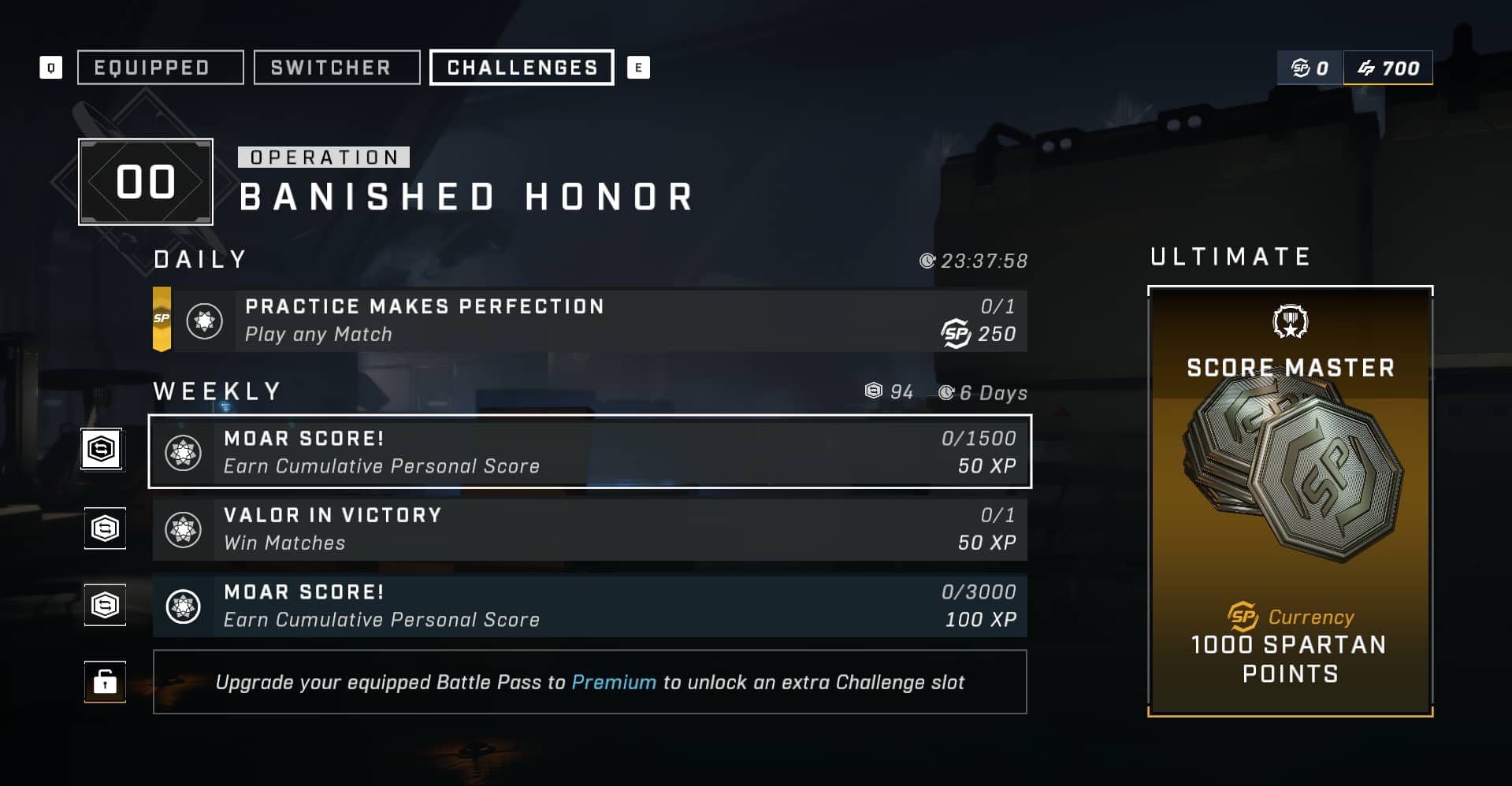Click the Operation 00 badge
This screenshot has width=1512, height=786.
coord(145,182)
